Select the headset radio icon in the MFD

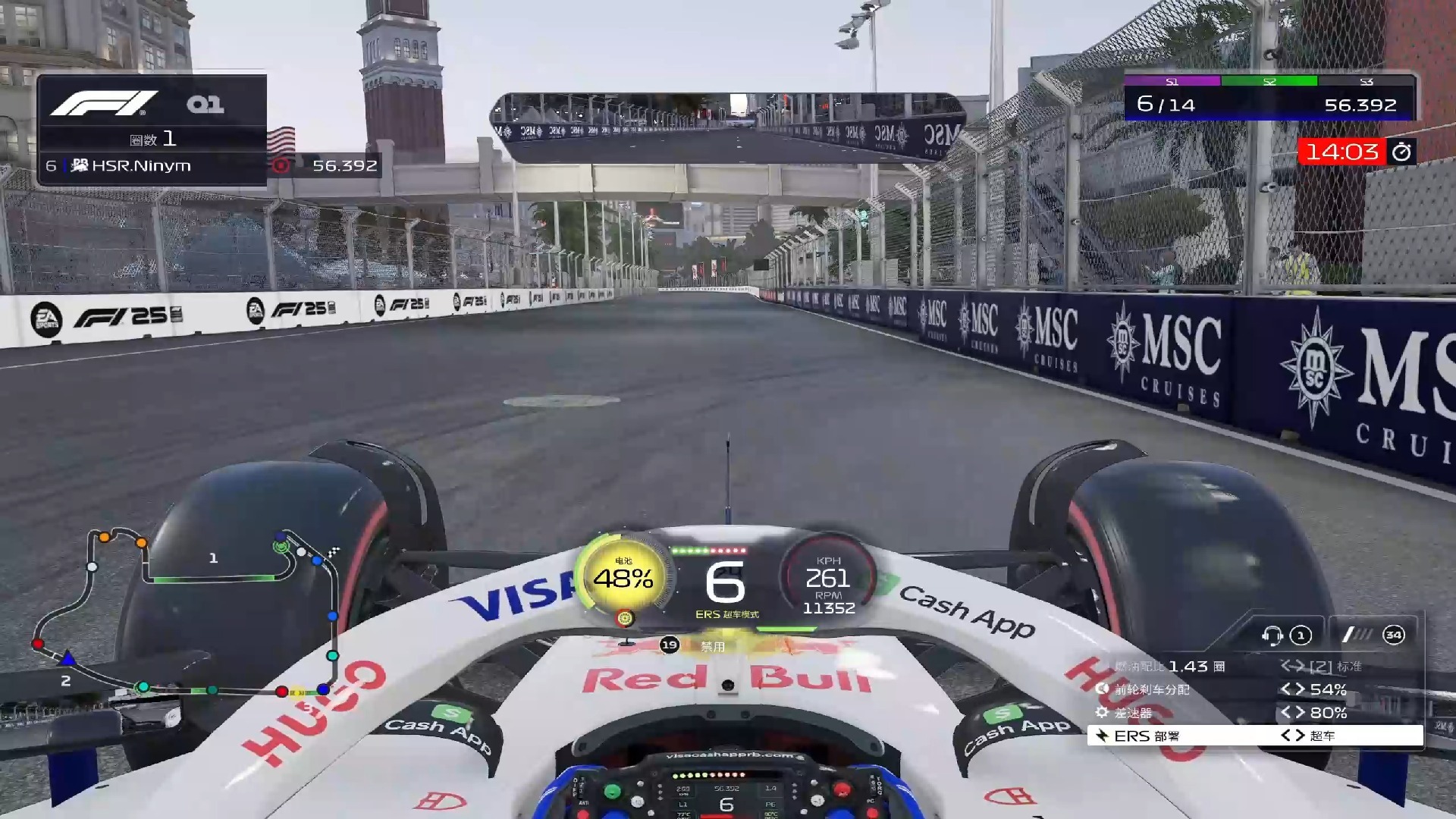[x=1271, y=636]
